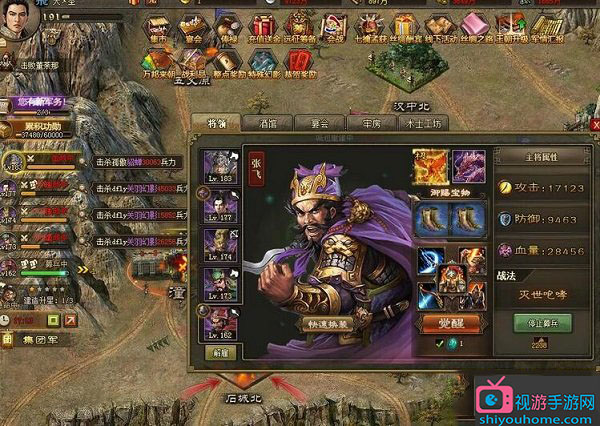
Task: Click the 解雇 dismiss button
Action: (216, 352)
